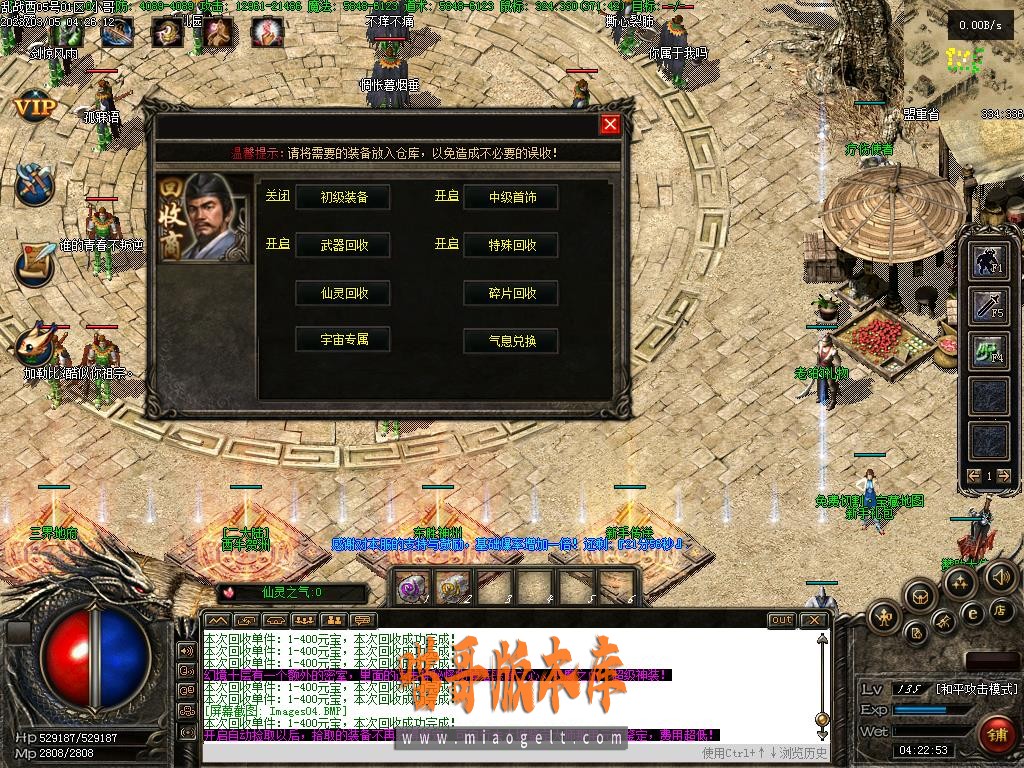
Task: Toggle the sound speaker button
Action: [1000, 577]
